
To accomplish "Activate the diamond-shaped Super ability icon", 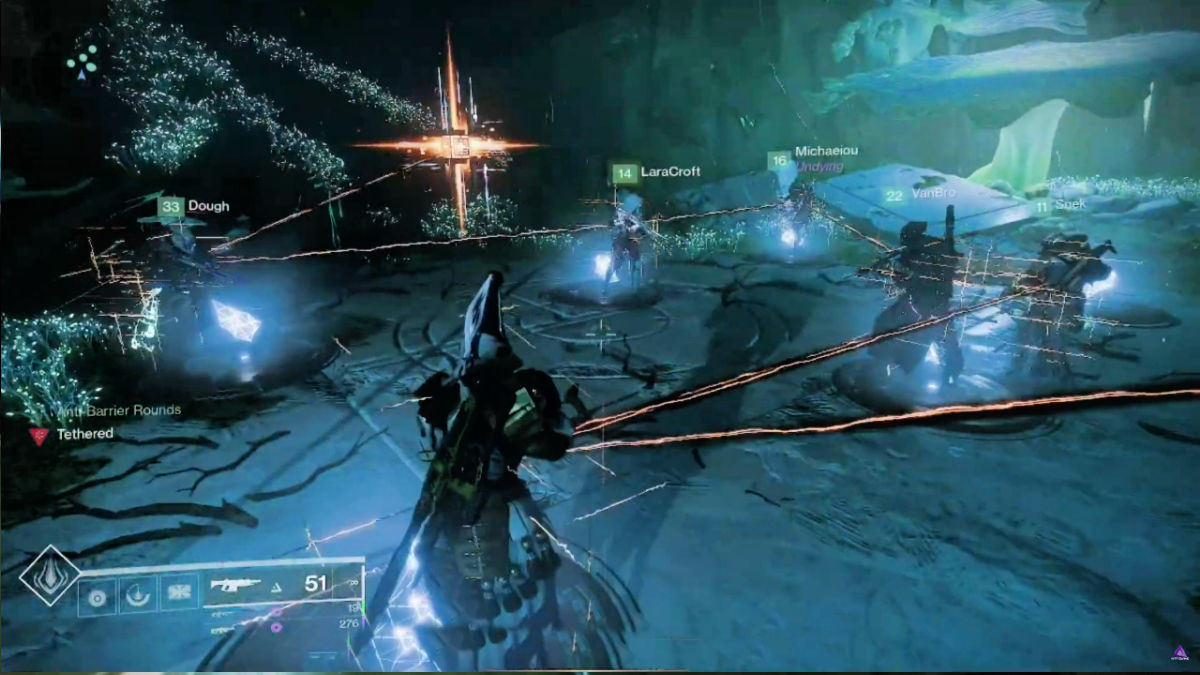I will click(50, 575).
